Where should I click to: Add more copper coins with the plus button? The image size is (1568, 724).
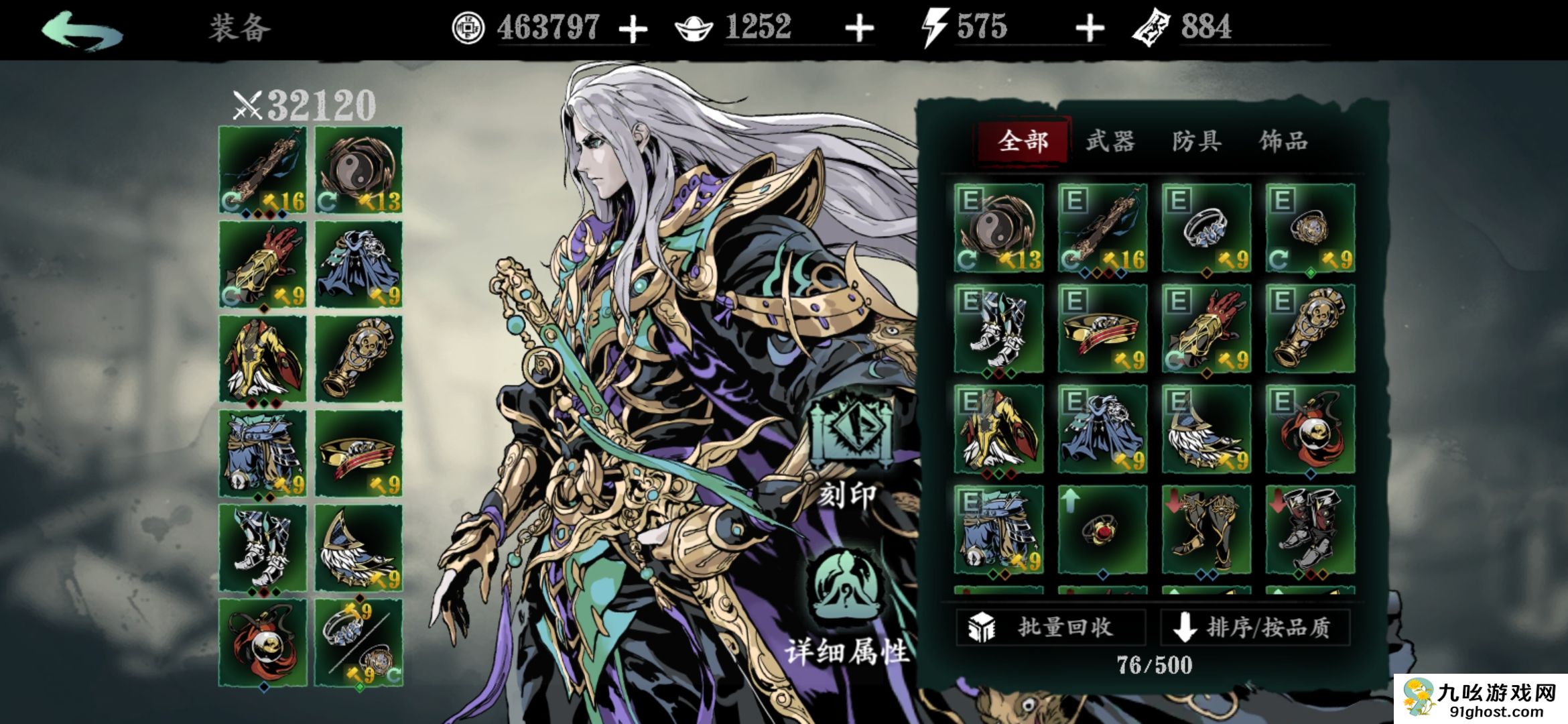point(633,29)
